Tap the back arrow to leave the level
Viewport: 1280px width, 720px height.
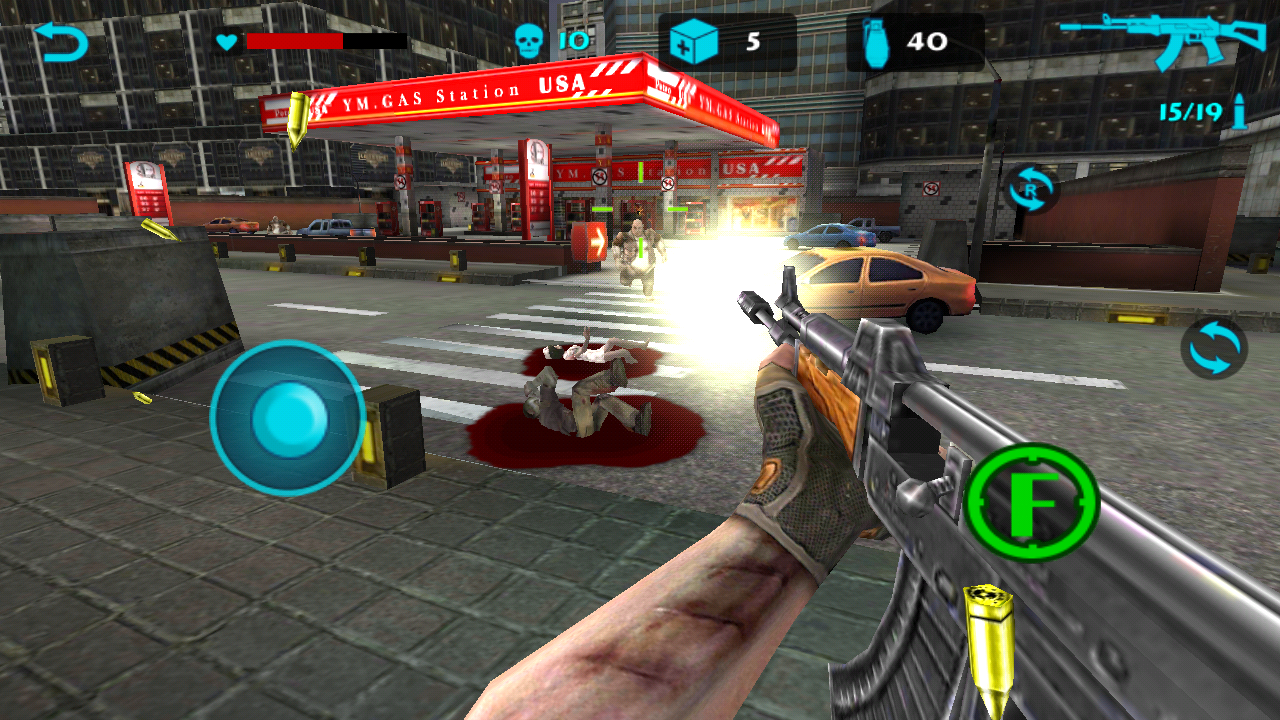(60, 40)
